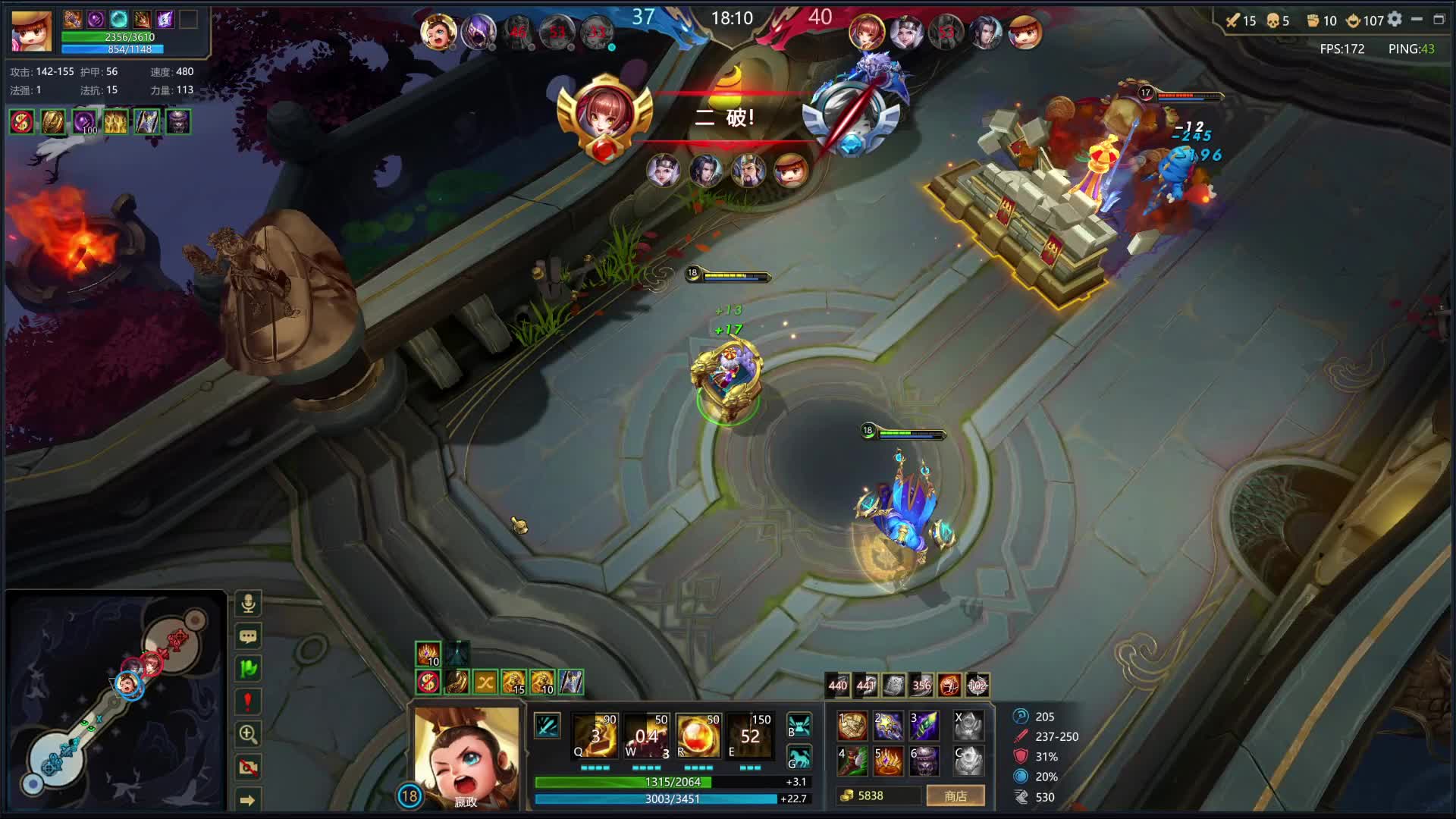Viewport: 1456px width, 819px height.
Task: Select the green flag signal button
Action: (248, 669)
